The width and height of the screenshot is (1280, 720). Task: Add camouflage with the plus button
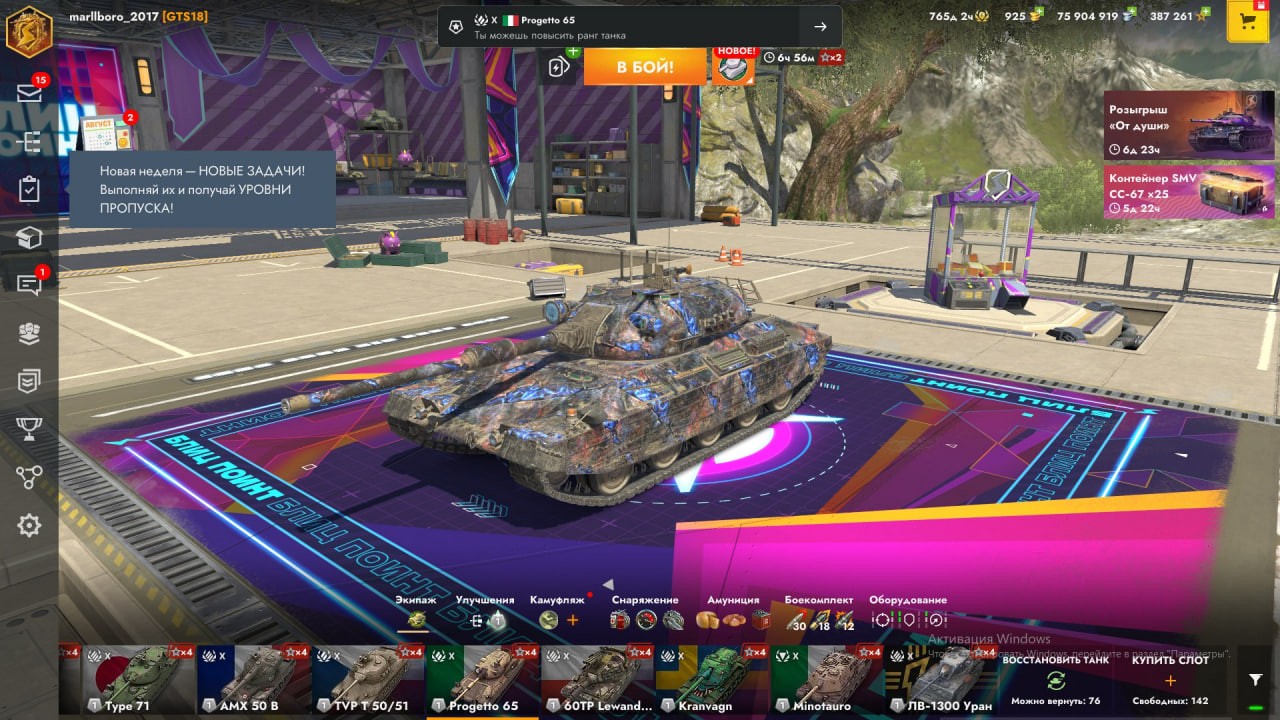click(x=573, y=620)
